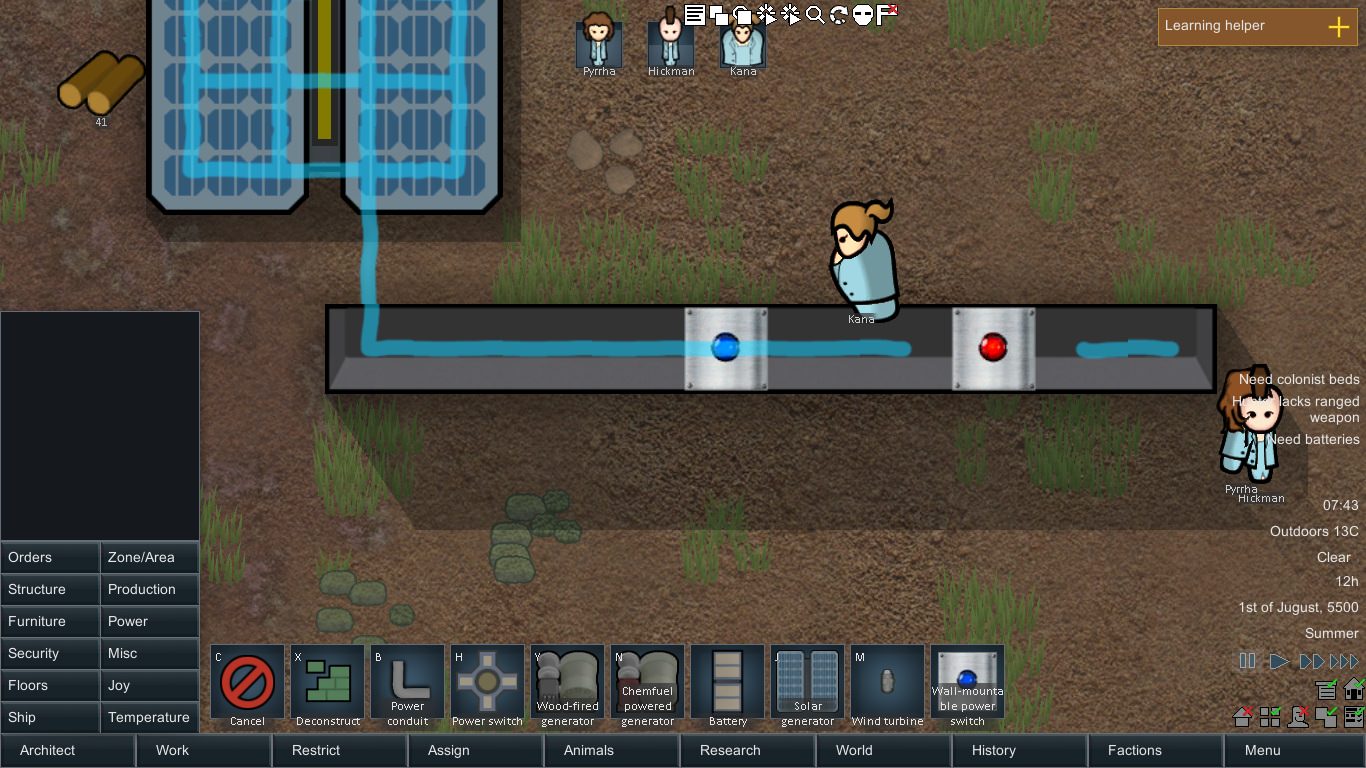The width and height of the screenshot is (1366, 768).
Task: Expand the Learning helper panel
Action: coord(1337,26)
